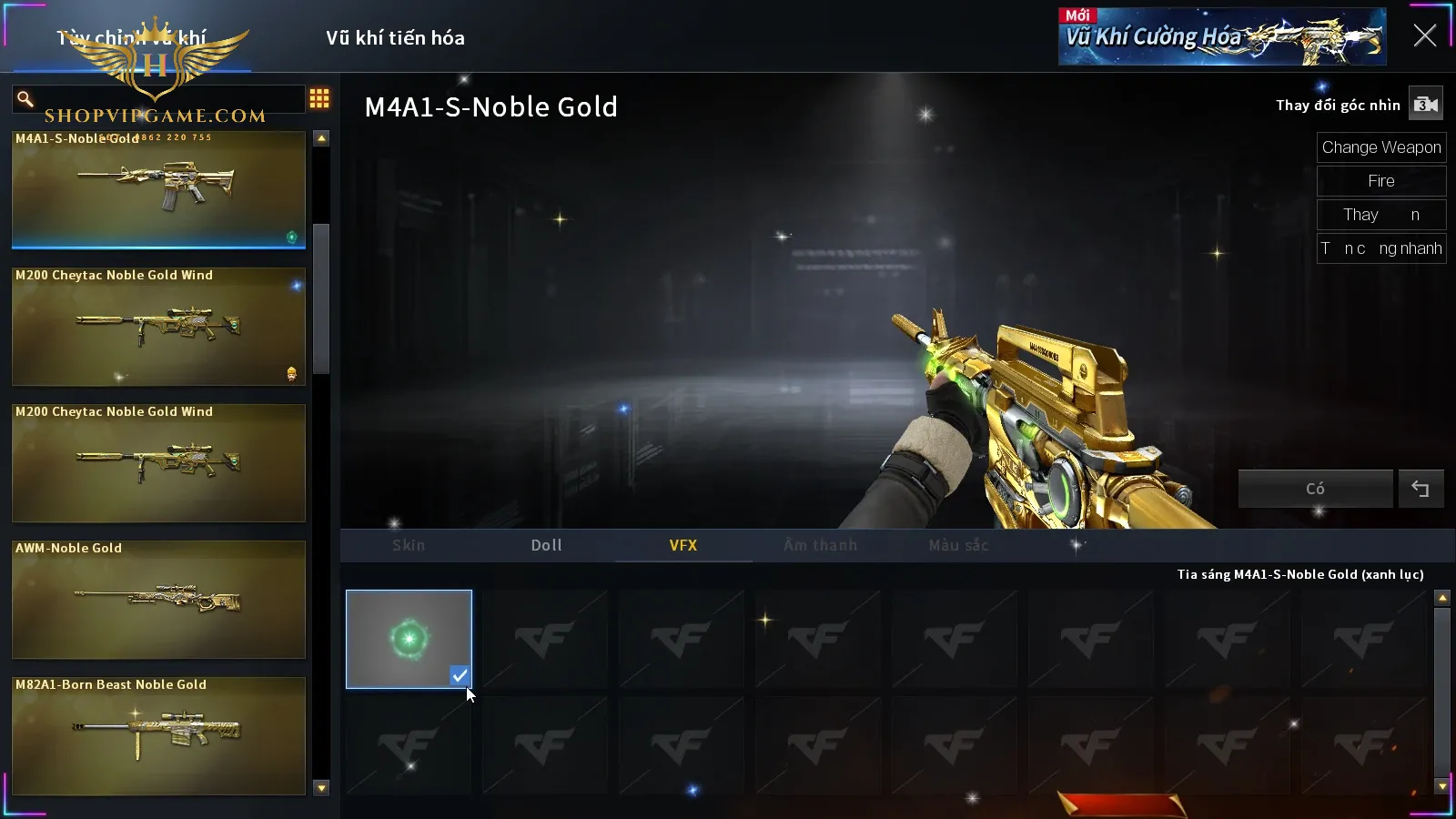Click the return arrow button

point(1420,489)
